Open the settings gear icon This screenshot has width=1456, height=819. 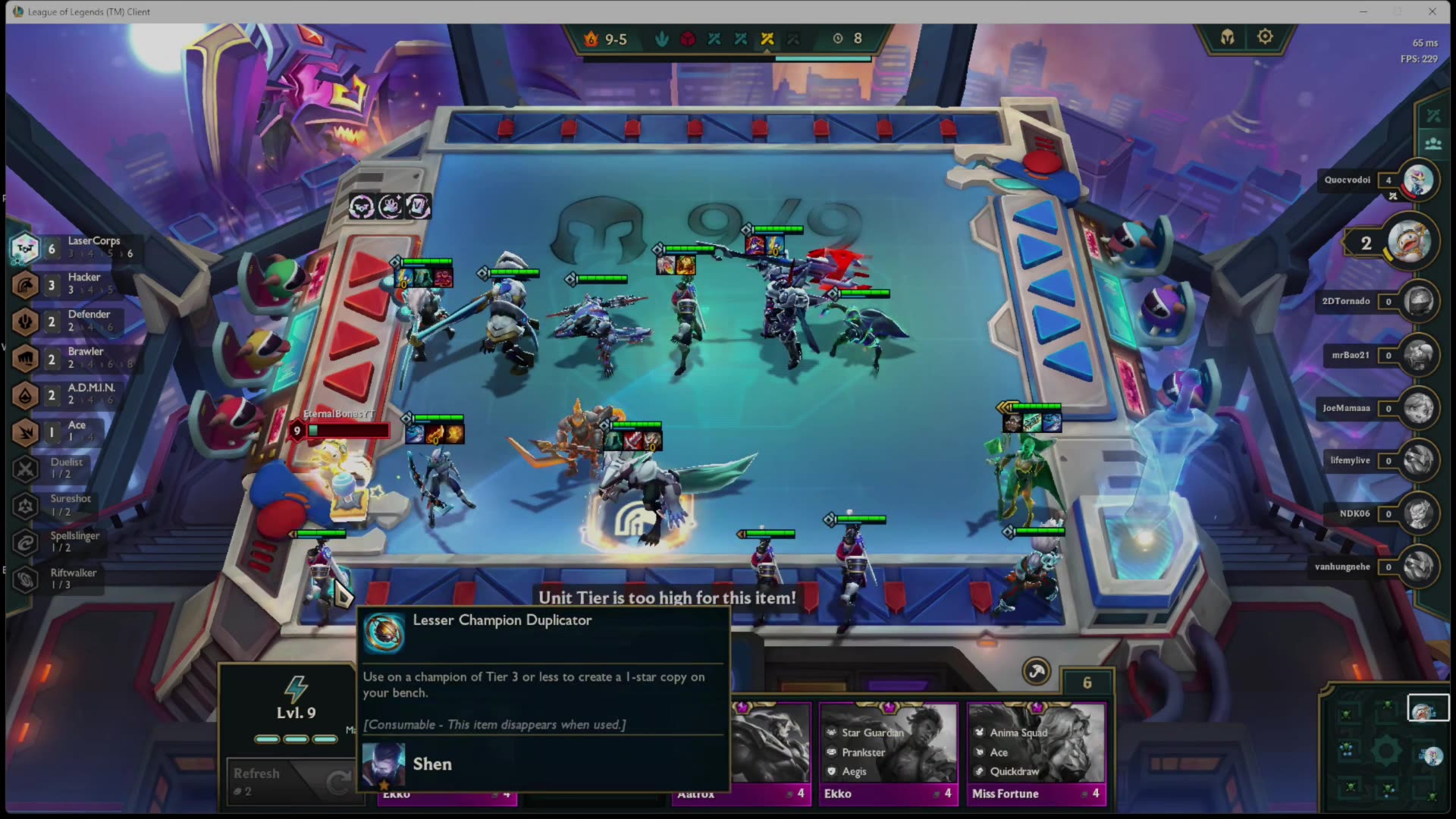pos(1265,36)
